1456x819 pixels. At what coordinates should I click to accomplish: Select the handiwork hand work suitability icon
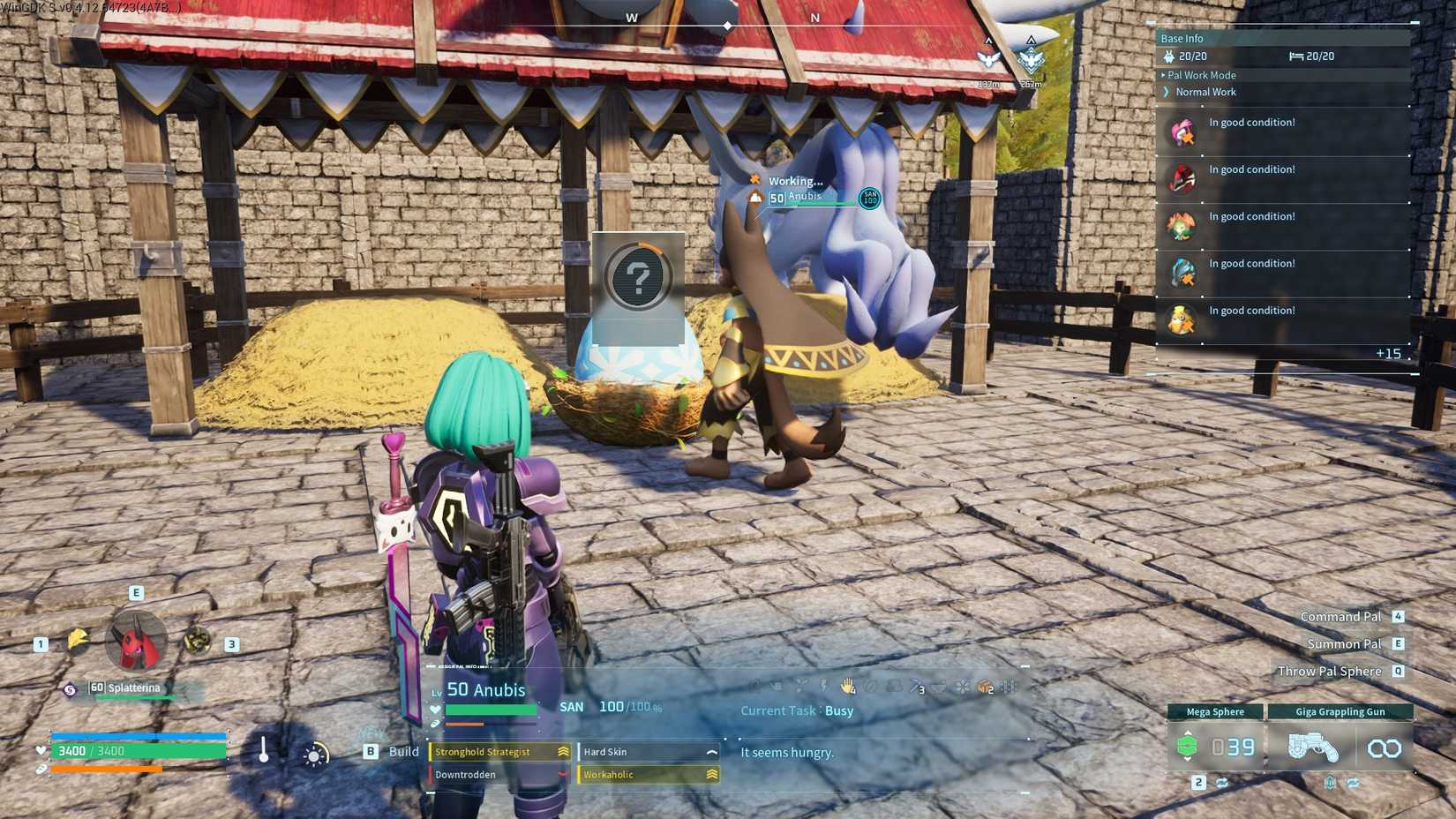pyautogui.click(x=846, y=685)
